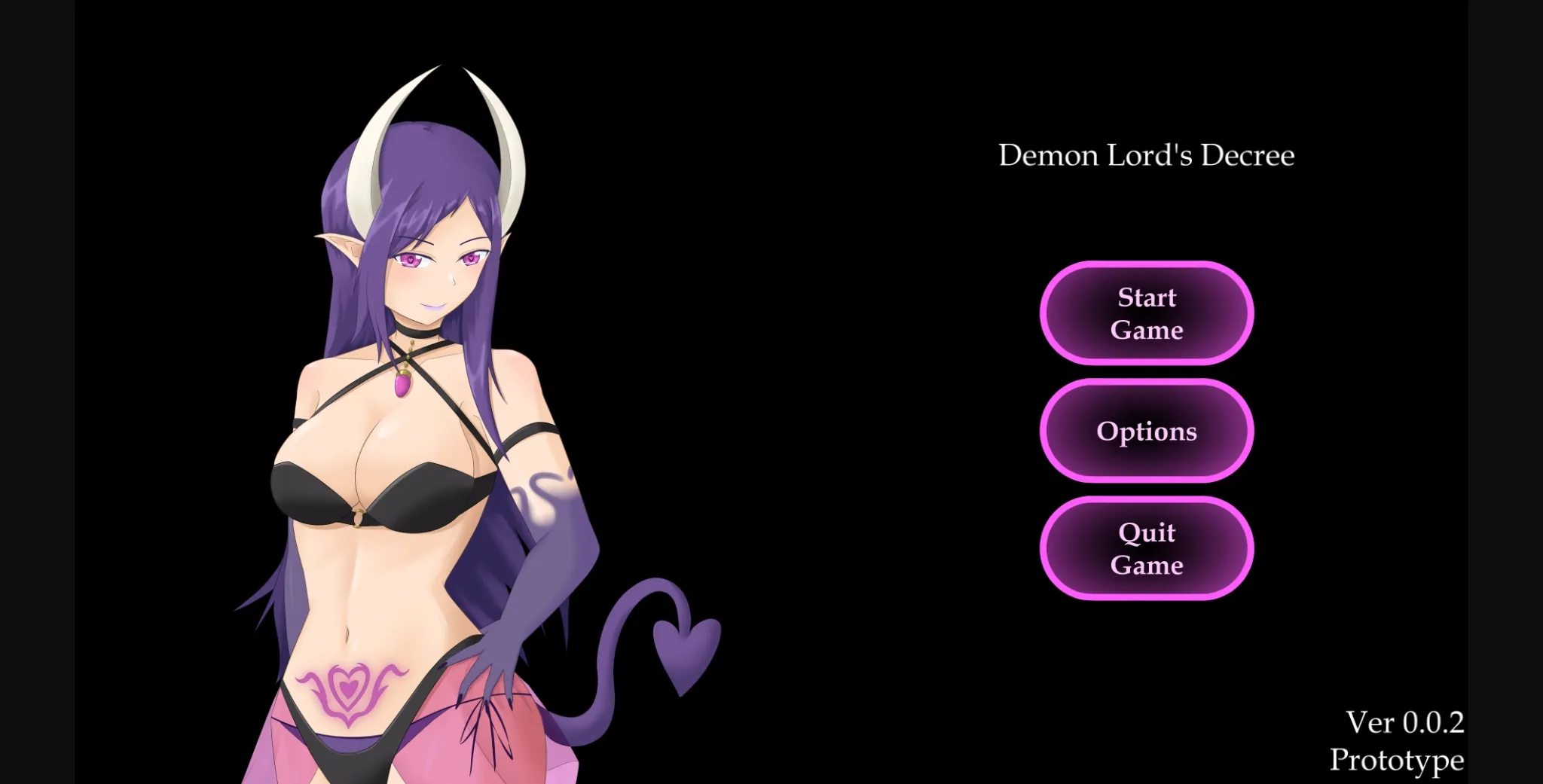Viewport: 1543px width, 784px height.
Task: Click the Ver 0.0.2 Prototype label
Action: click(x=1398, y=740)
